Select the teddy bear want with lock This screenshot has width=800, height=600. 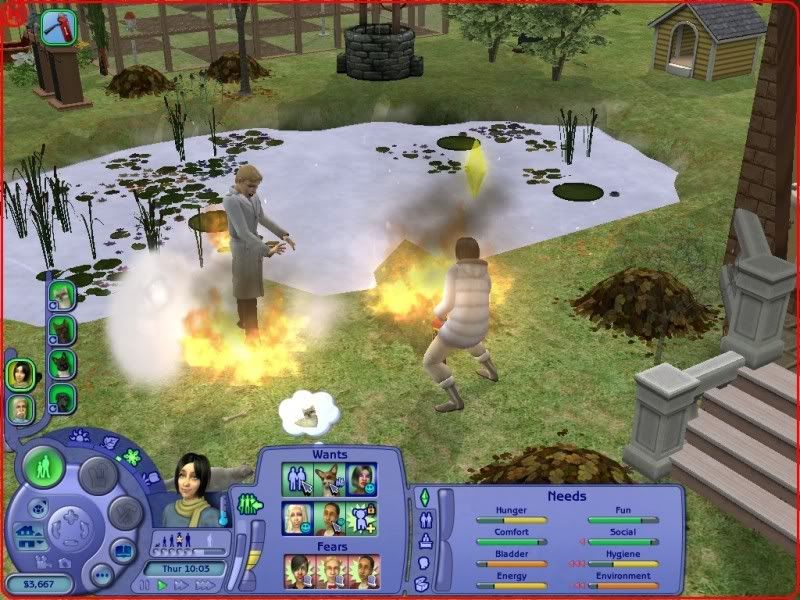click(361, 518)
